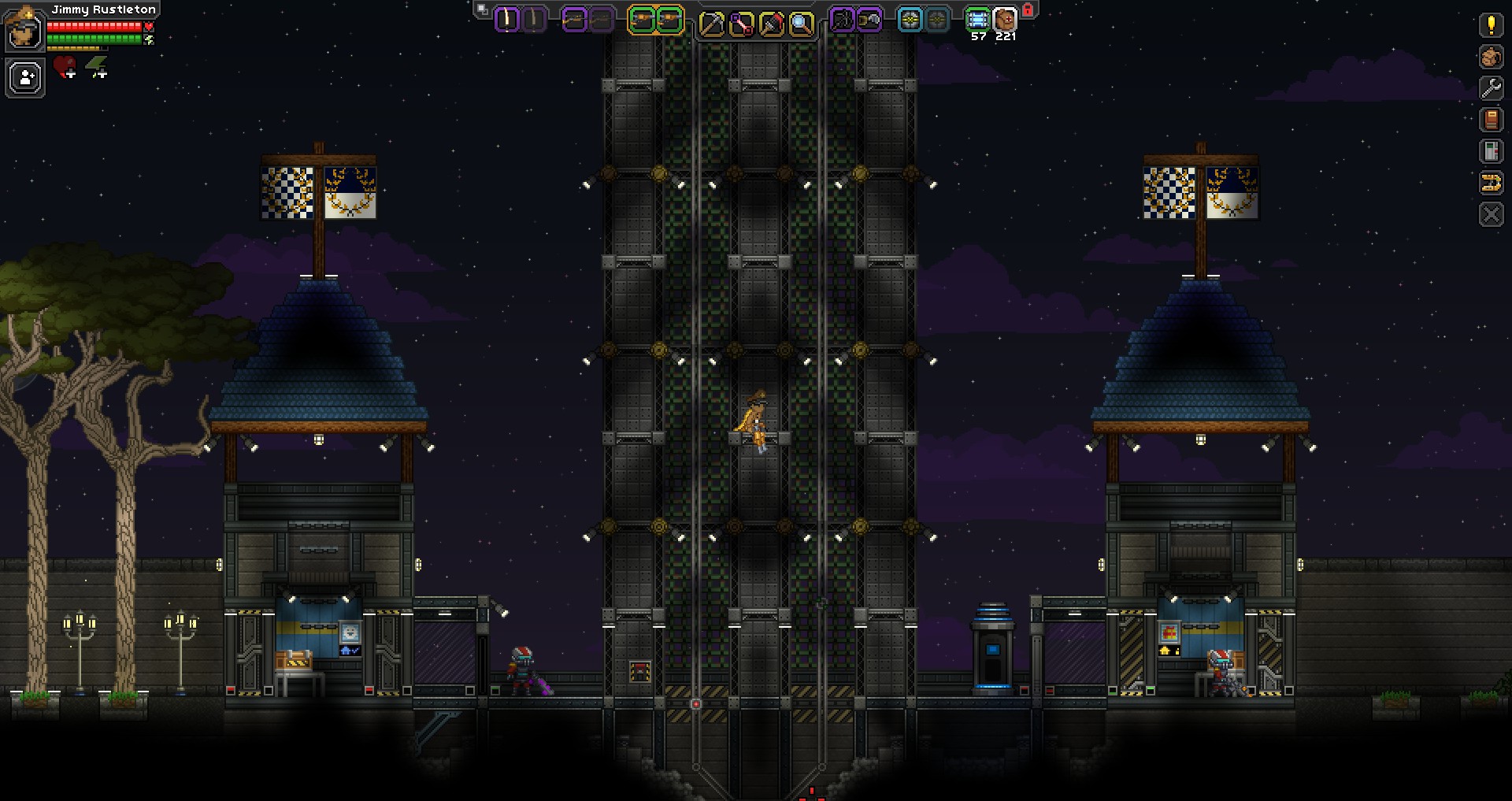Open the tech console panel icon
The image size is (1512, 801).
[x=1491, y=151]
